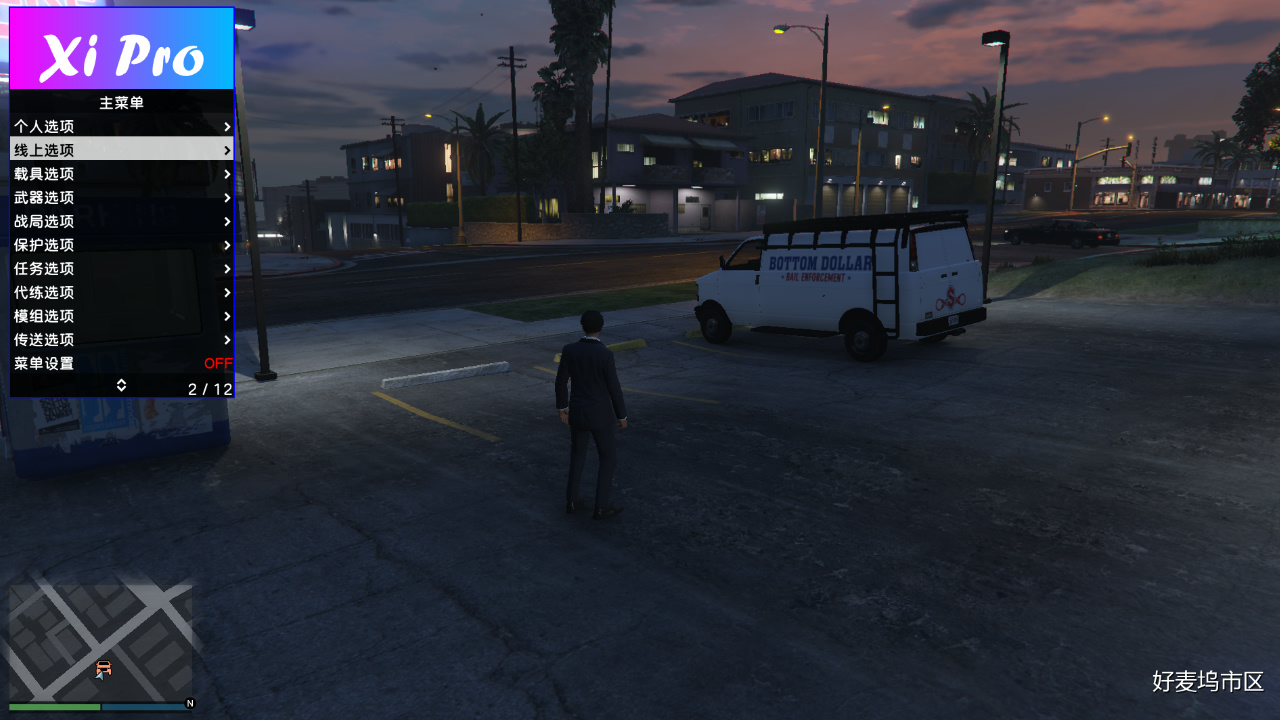Select 保护选项 protection options
Viewport: 1280px width, 720px height.
point(121,245)
